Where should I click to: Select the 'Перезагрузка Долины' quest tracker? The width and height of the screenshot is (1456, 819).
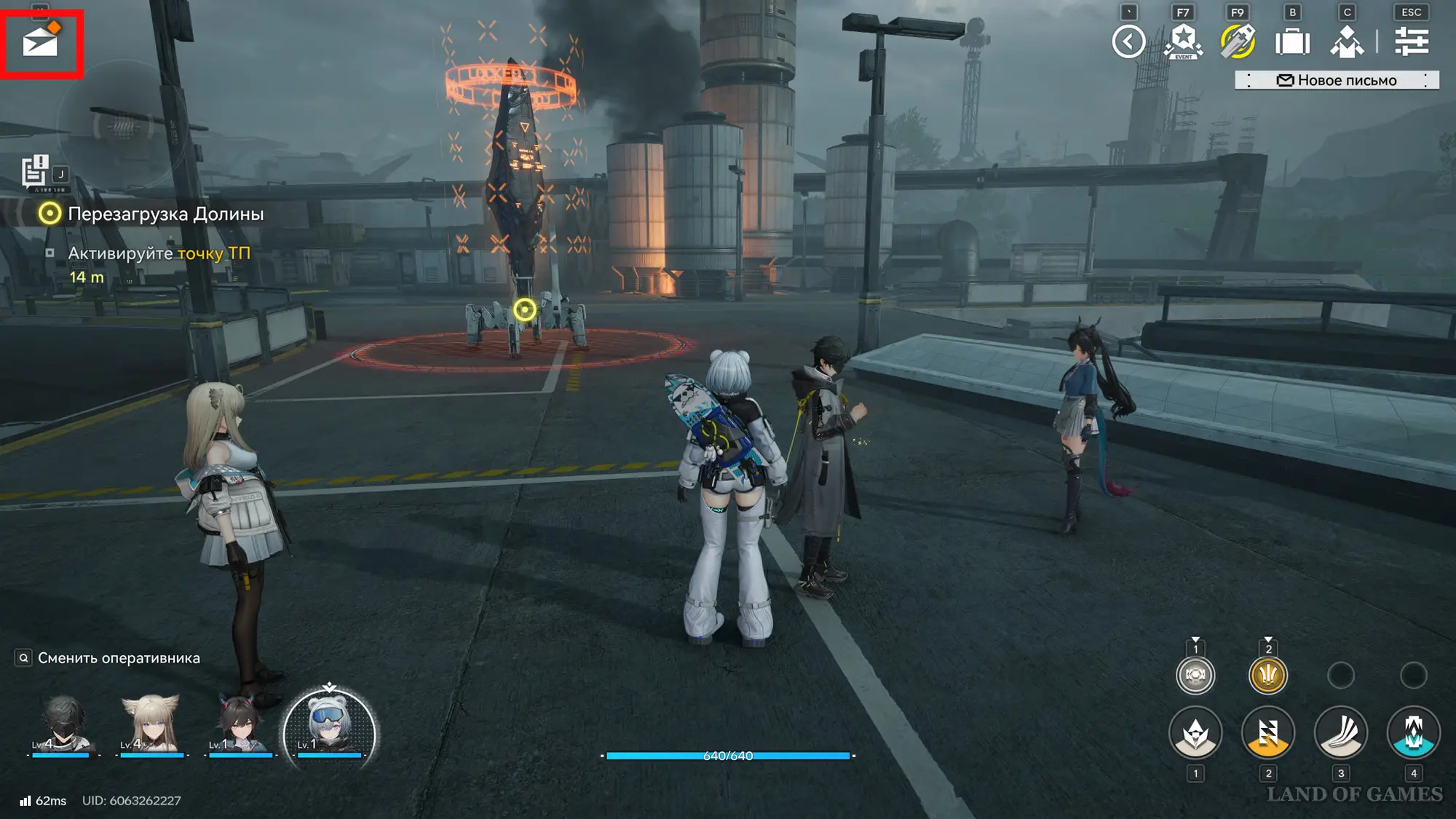tap(165, 214)
